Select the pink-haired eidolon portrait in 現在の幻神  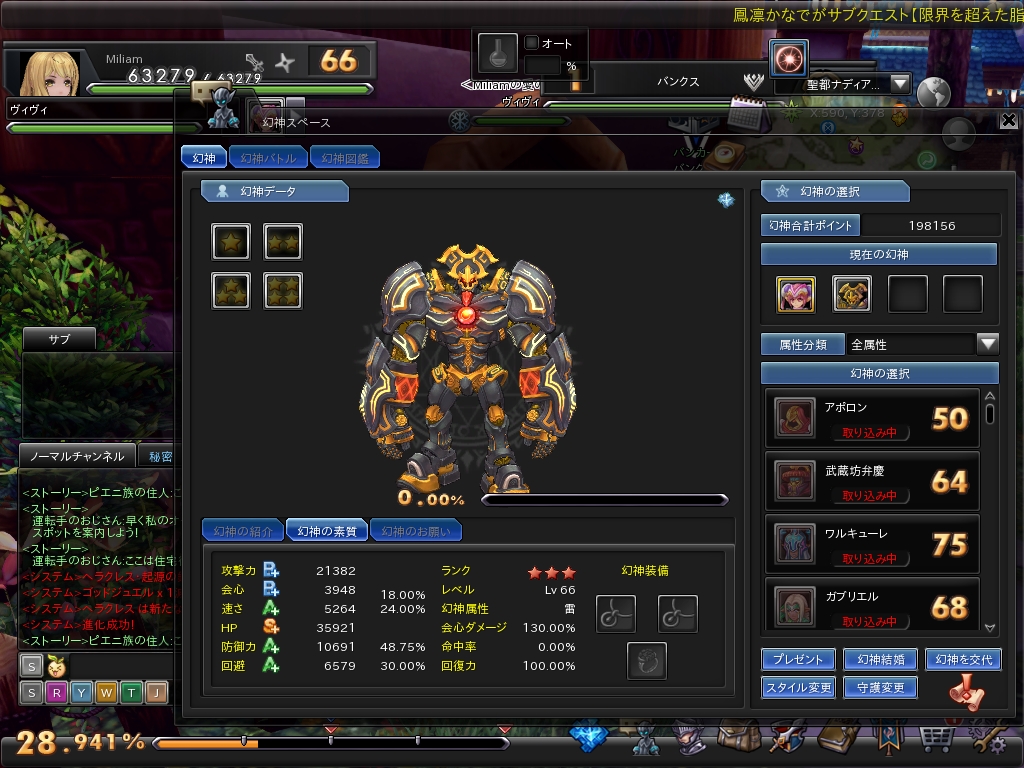pyautogui.click(x=797, y=294)
